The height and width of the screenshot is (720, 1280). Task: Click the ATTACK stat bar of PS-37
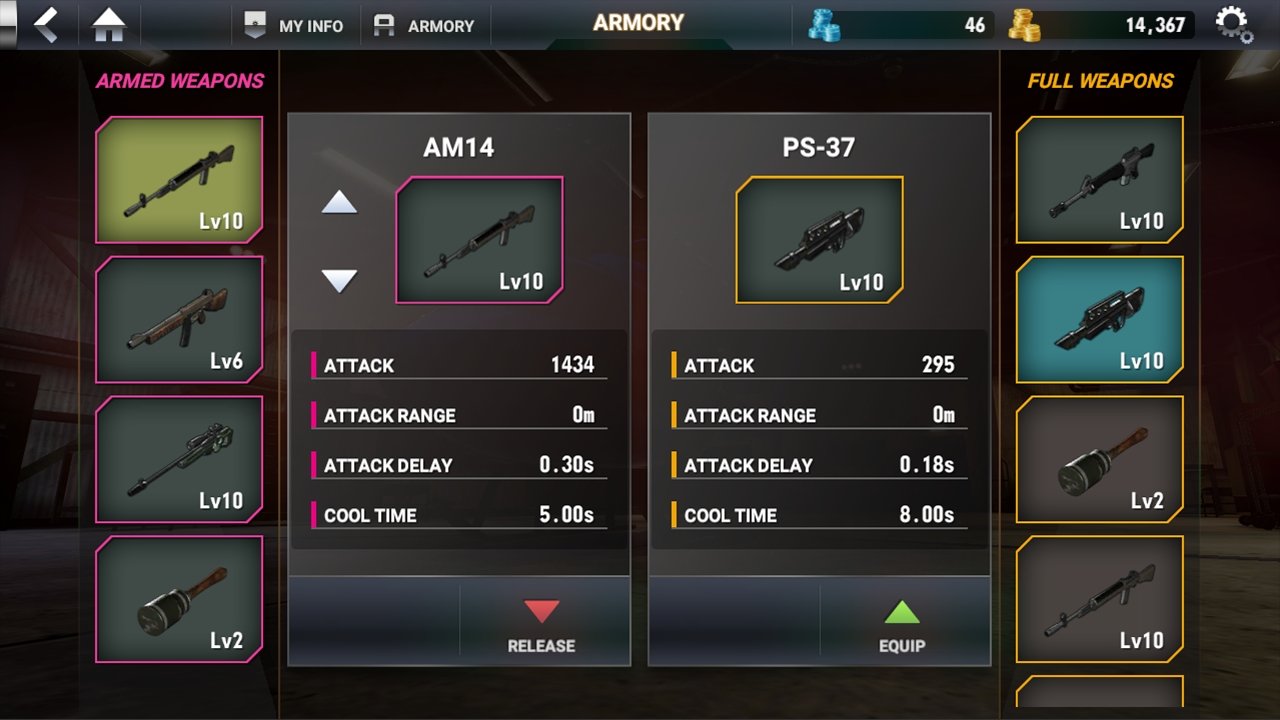820,365
